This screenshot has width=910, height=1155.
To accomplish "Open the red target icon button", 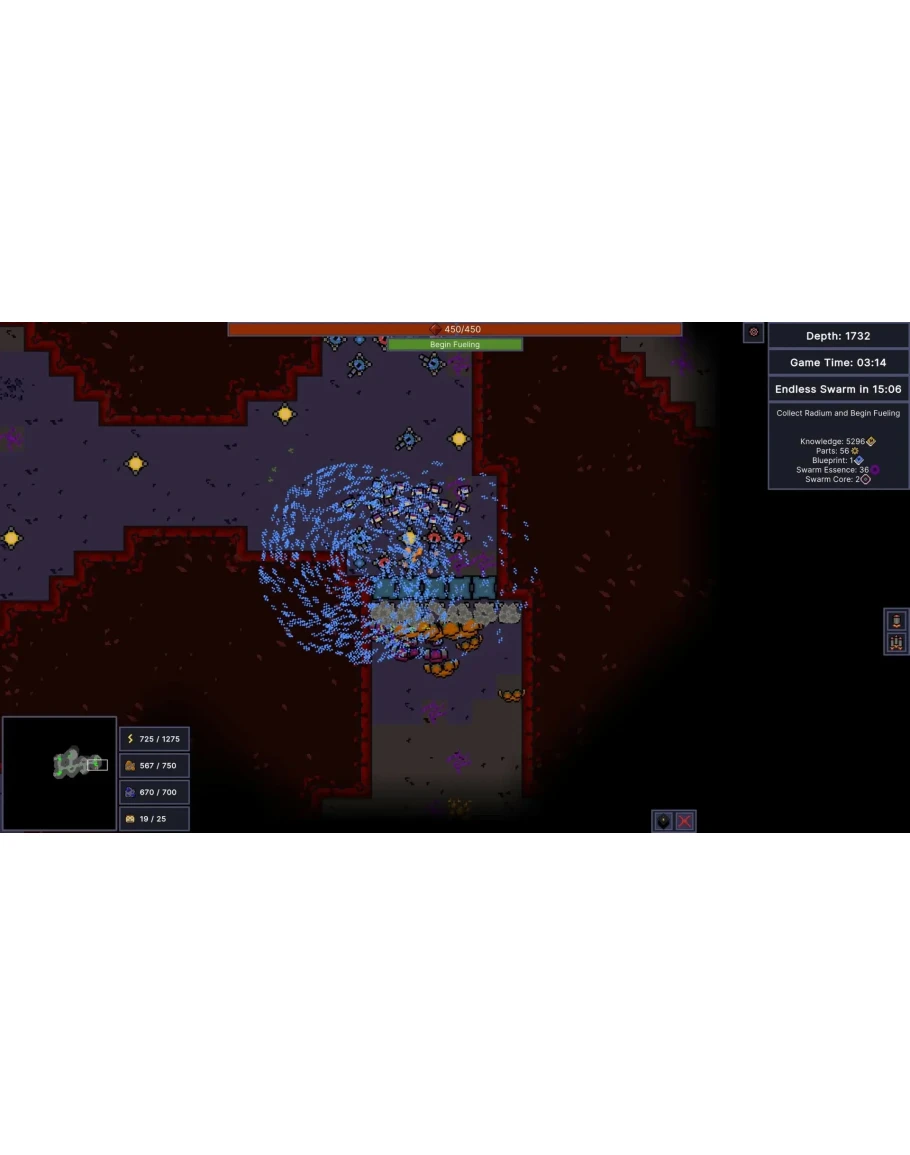I will pos(754,332).
